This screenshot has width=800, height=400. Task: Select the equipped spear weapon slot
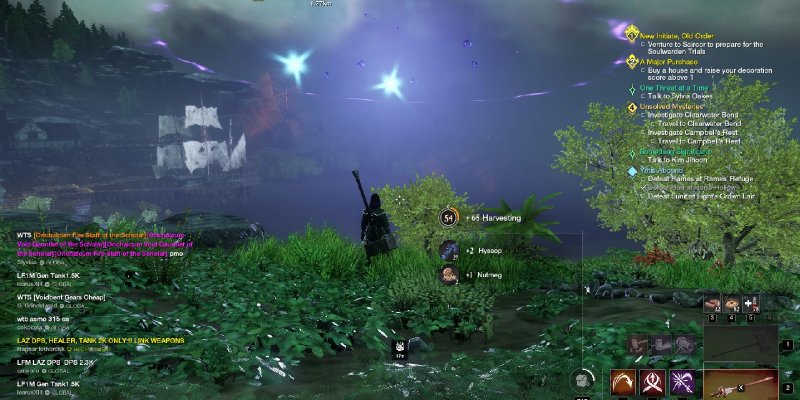(x=741, y=383)
